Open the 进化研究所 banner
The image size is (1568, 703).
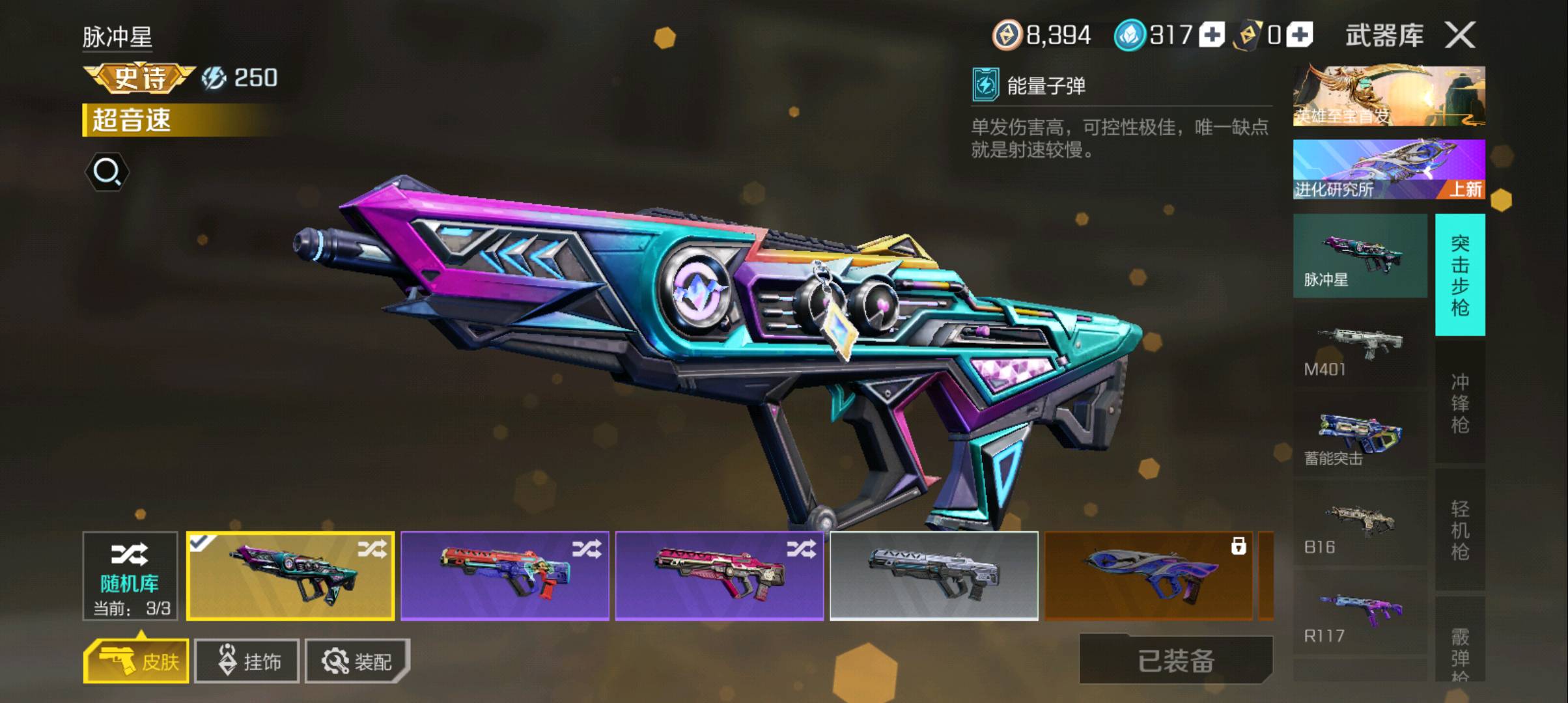[x=1389, y=169]
